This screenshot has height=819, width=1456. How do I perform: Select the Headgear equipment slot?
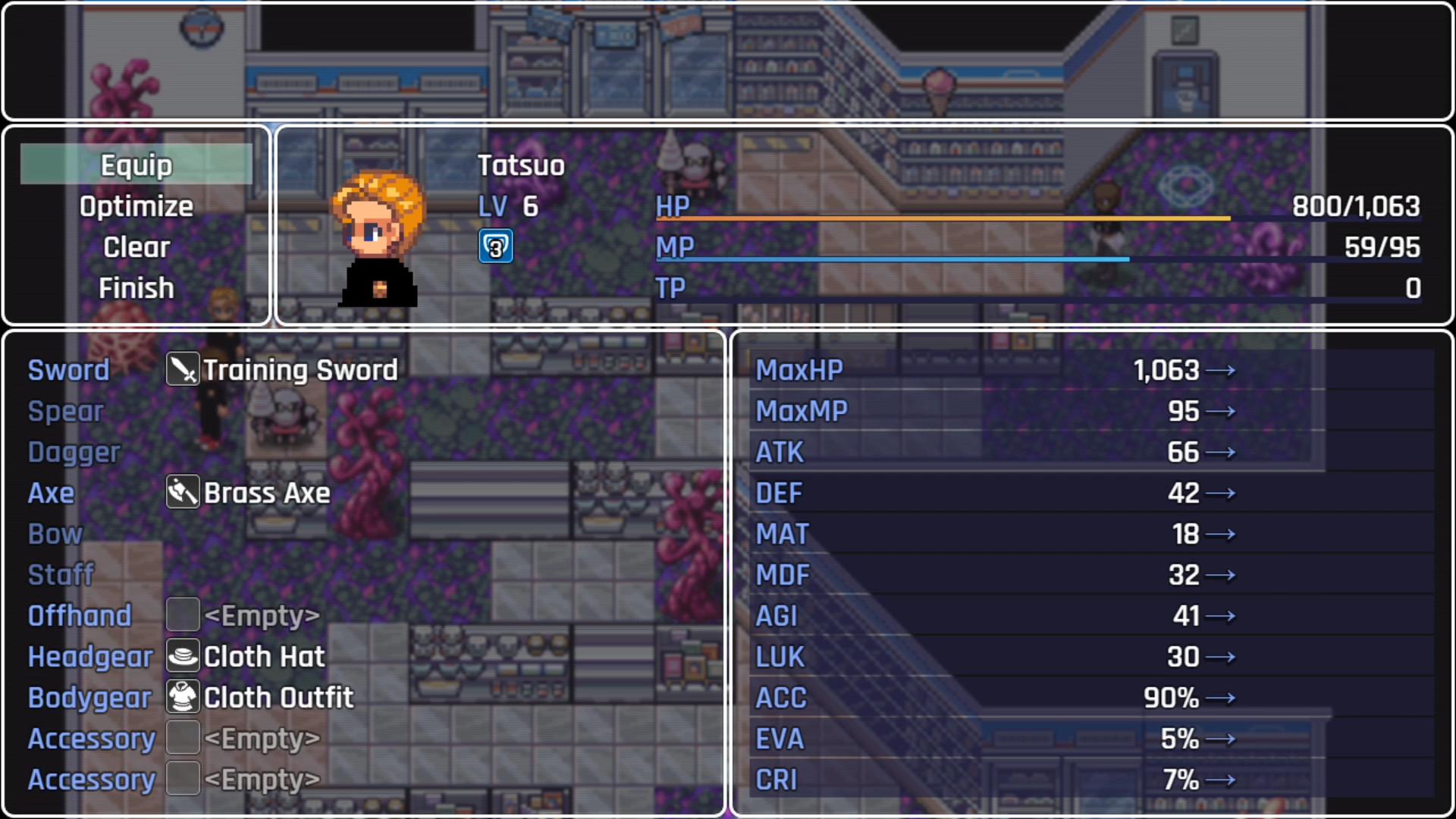tap(90, 656)
